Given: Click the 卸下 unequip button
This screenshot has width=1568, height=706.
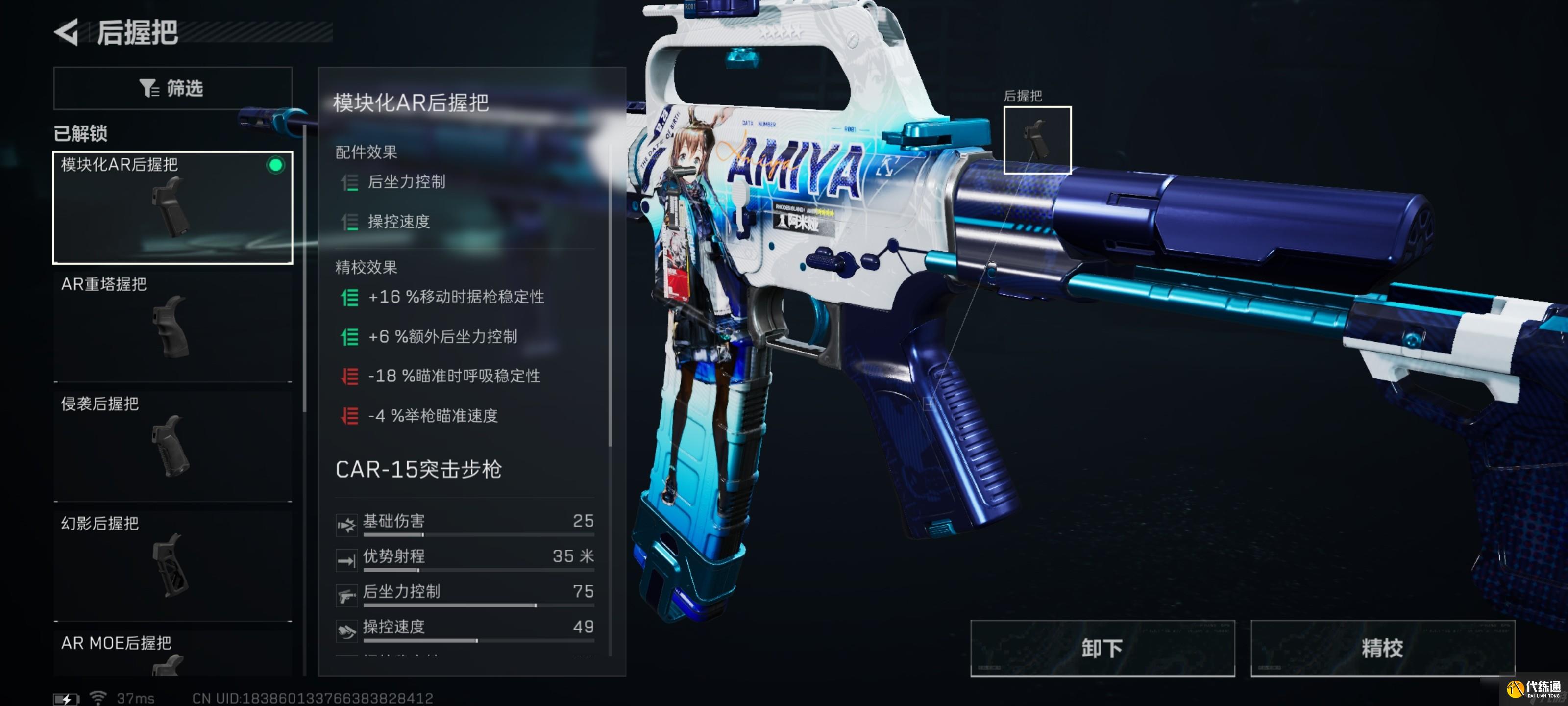Looking at the screenshot, I should coord(1102,648).
